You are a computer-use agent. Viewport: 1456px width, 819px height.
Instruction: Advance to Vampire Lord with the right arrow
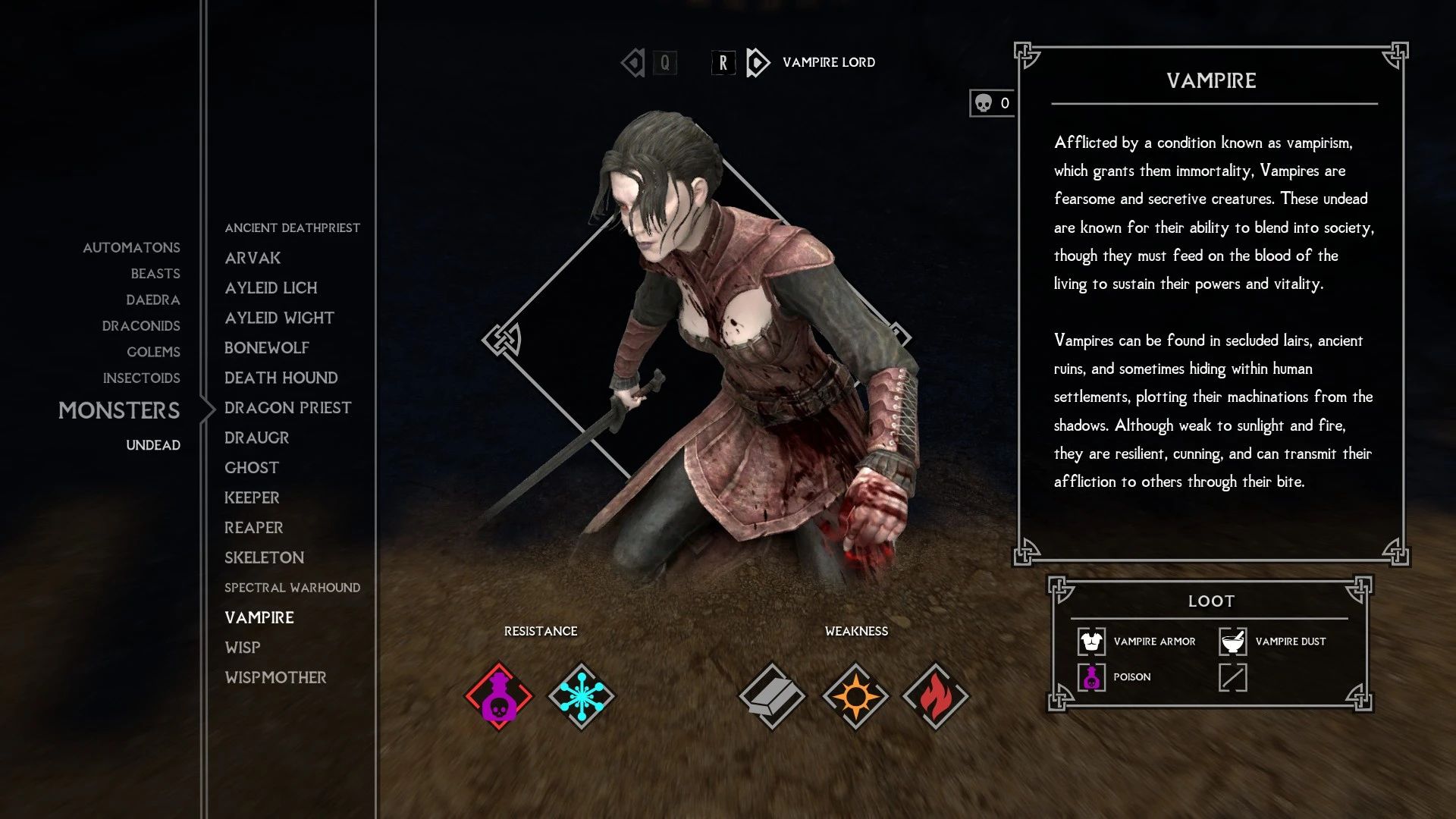point(753,63)
